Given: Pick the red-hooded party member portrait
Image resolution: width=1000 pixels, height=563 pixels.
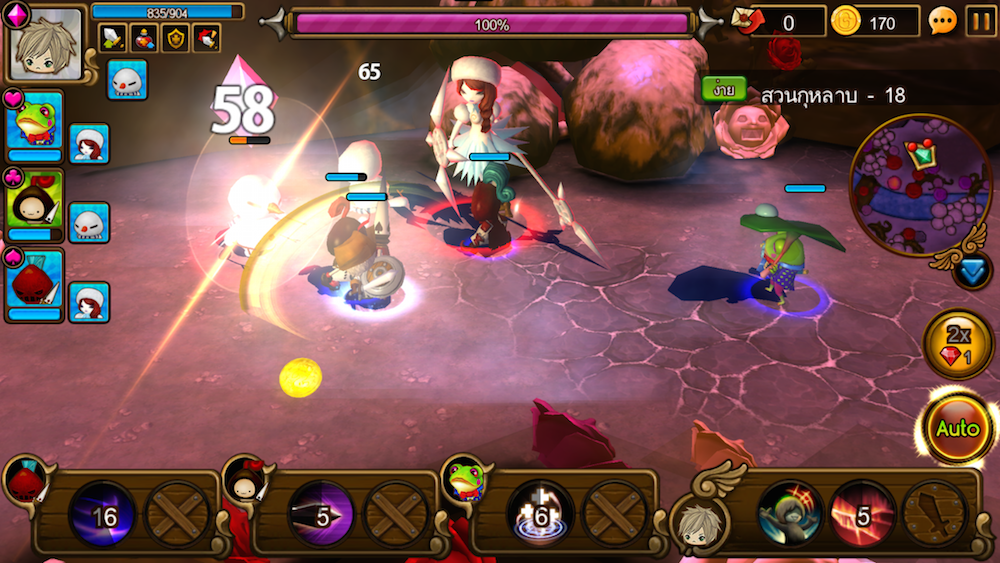Looking at the screenshot, I should (35, 283).
